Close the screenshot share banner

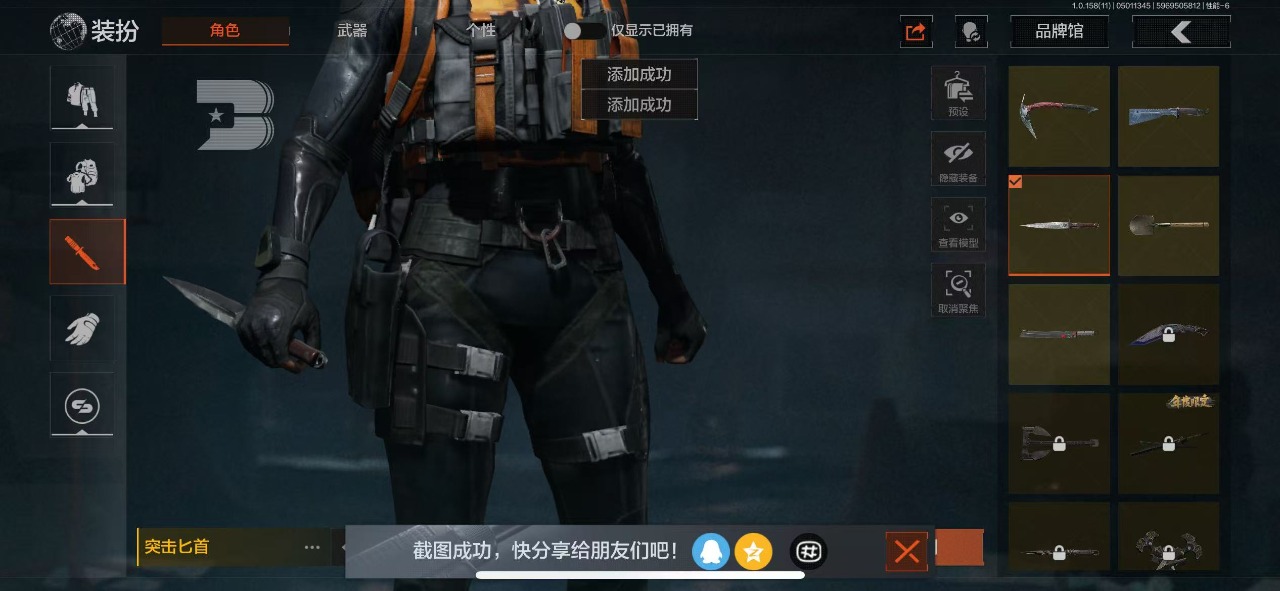[x=907, y=551]
